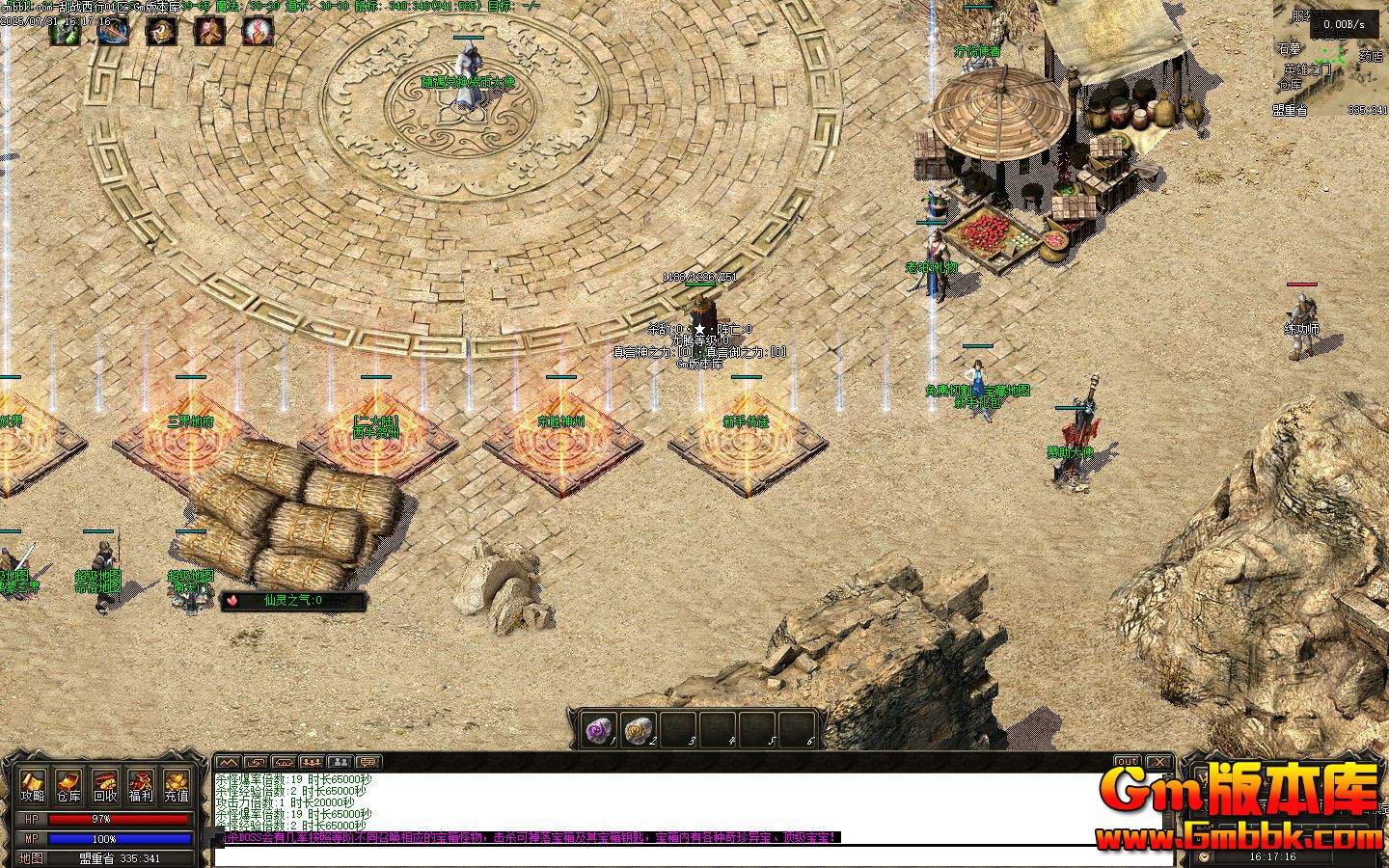Click the red figure white burst icon

(258, 32)
